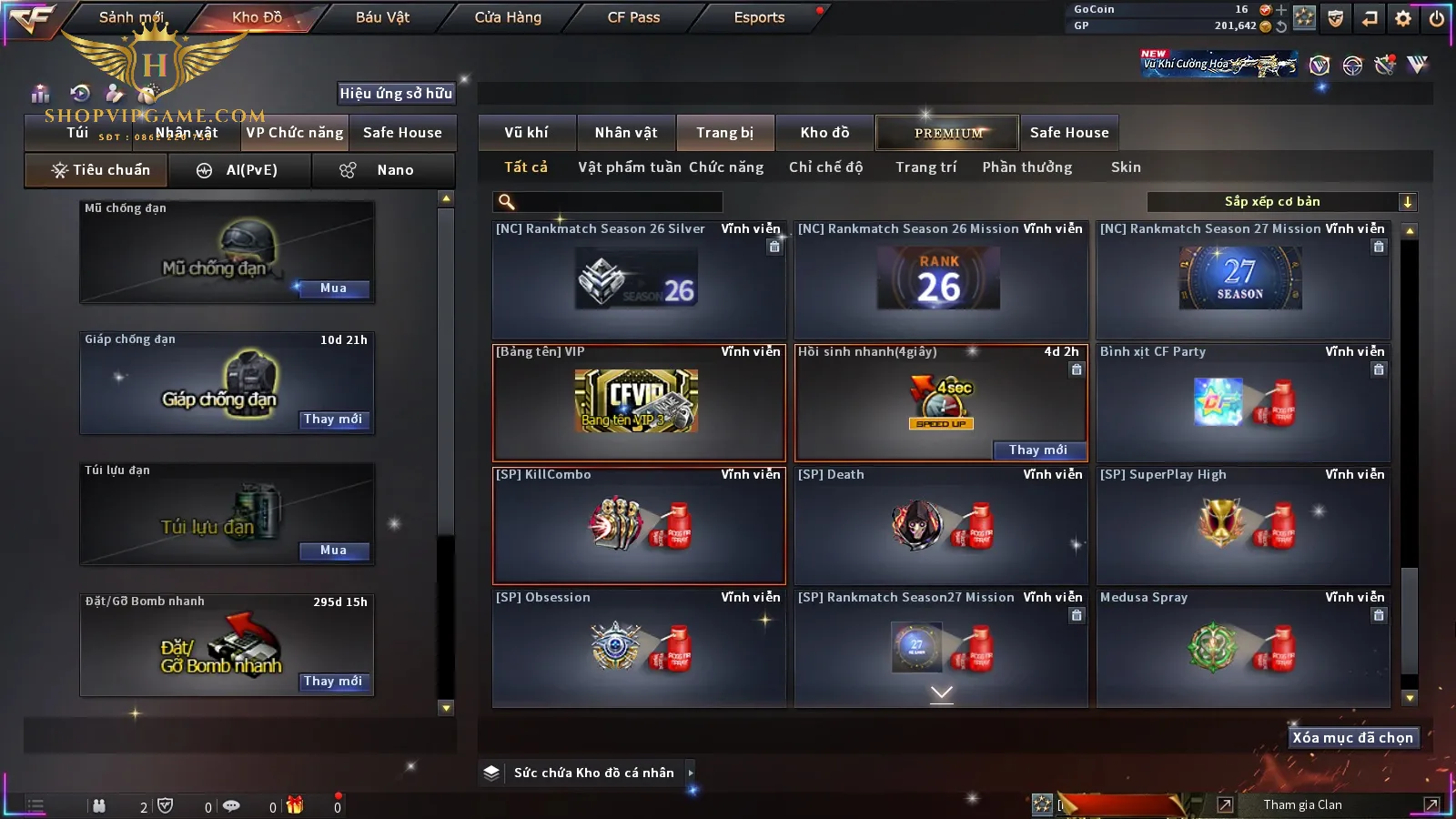
Task: Open the CF Pass menu
Action: (633, 17)
